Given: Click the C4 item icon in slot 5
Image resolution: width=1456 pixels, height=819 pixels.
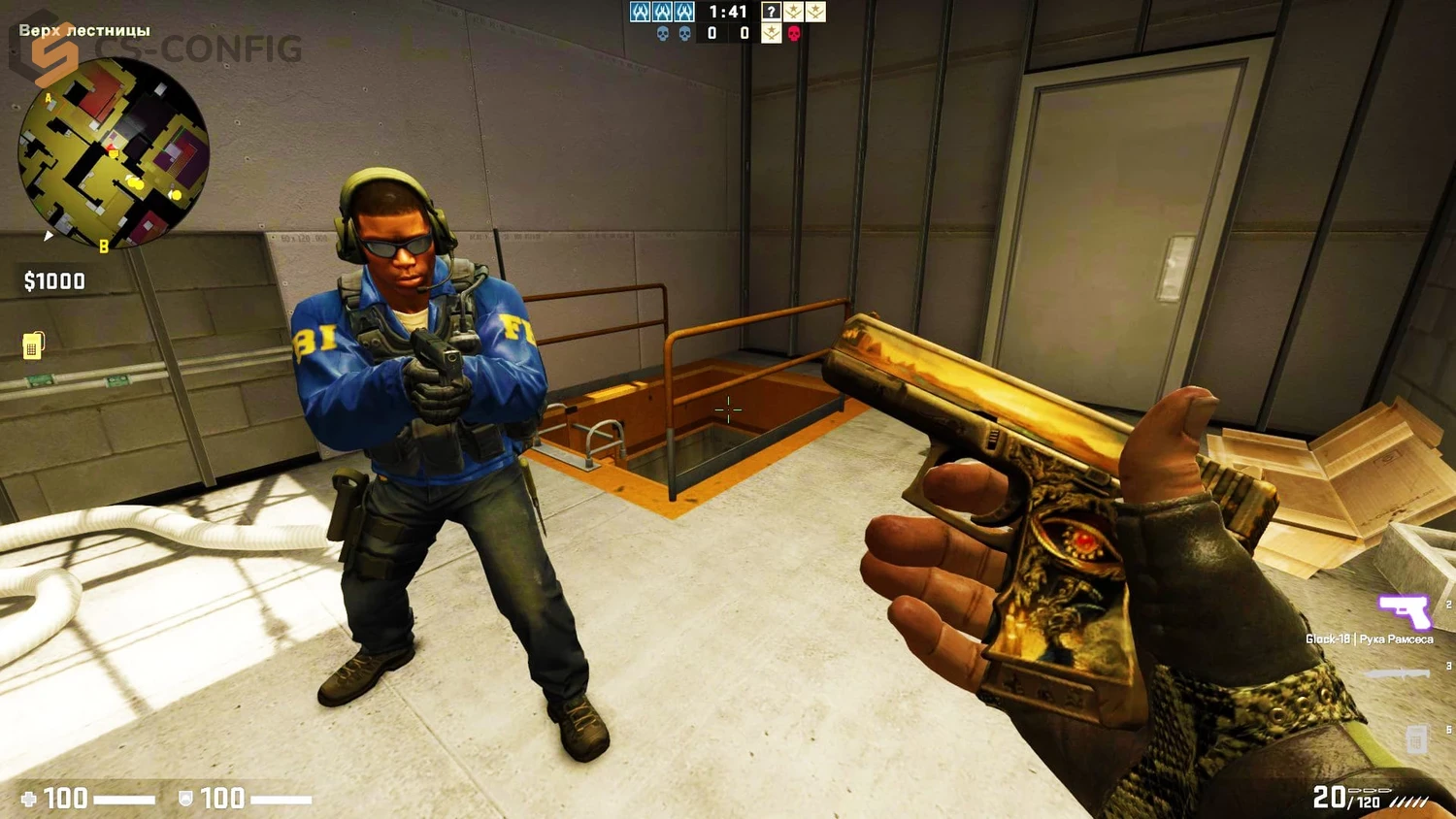Looking at the screenshot, I should click(x=1414, y=737).
